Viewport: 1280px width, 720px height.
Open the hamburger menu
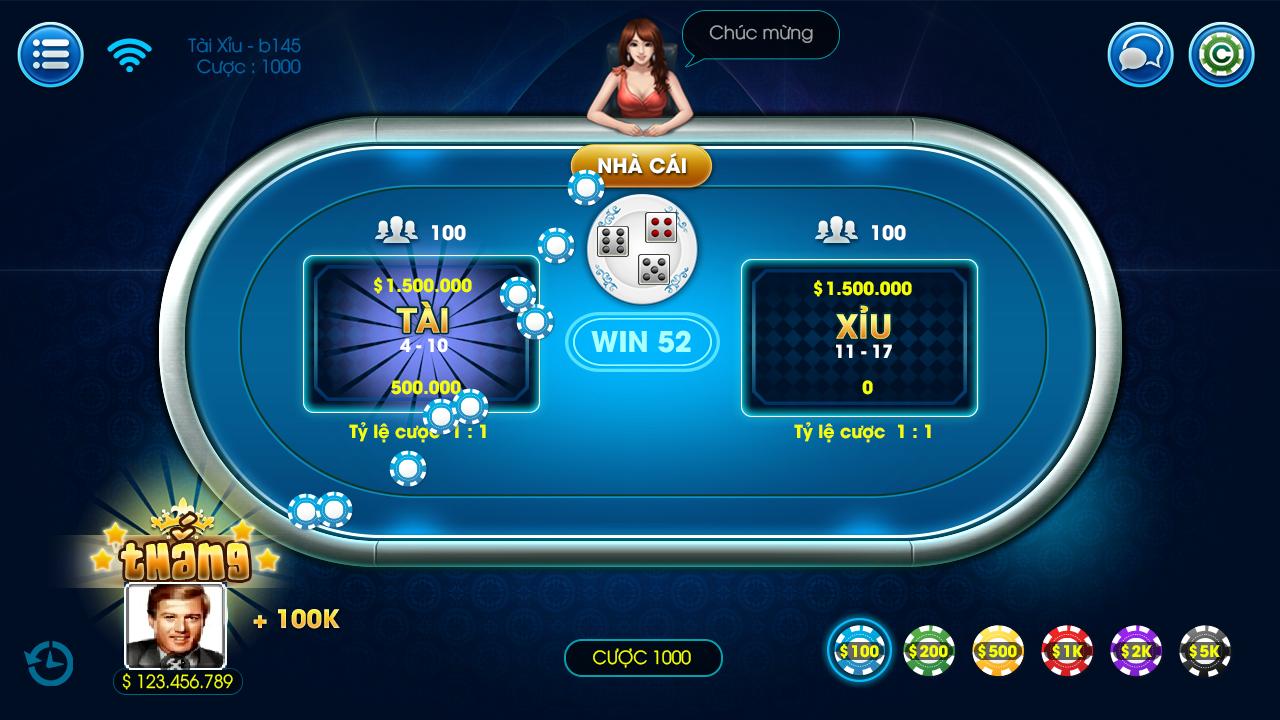50,55
